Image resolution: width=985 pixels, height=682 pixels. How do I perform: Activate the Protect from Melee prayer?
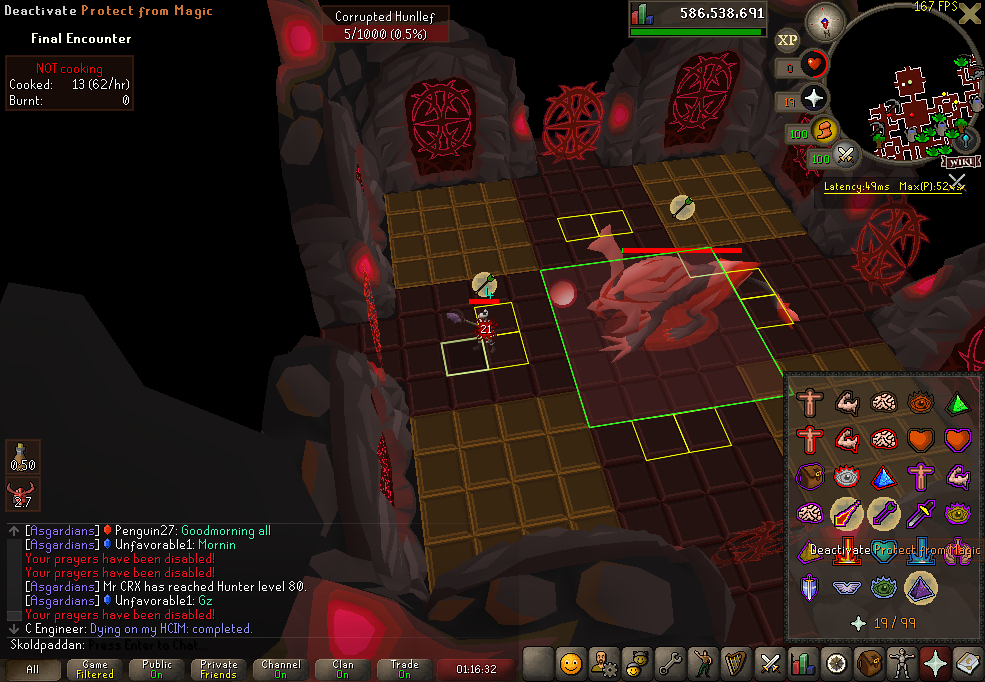point(920,515)
